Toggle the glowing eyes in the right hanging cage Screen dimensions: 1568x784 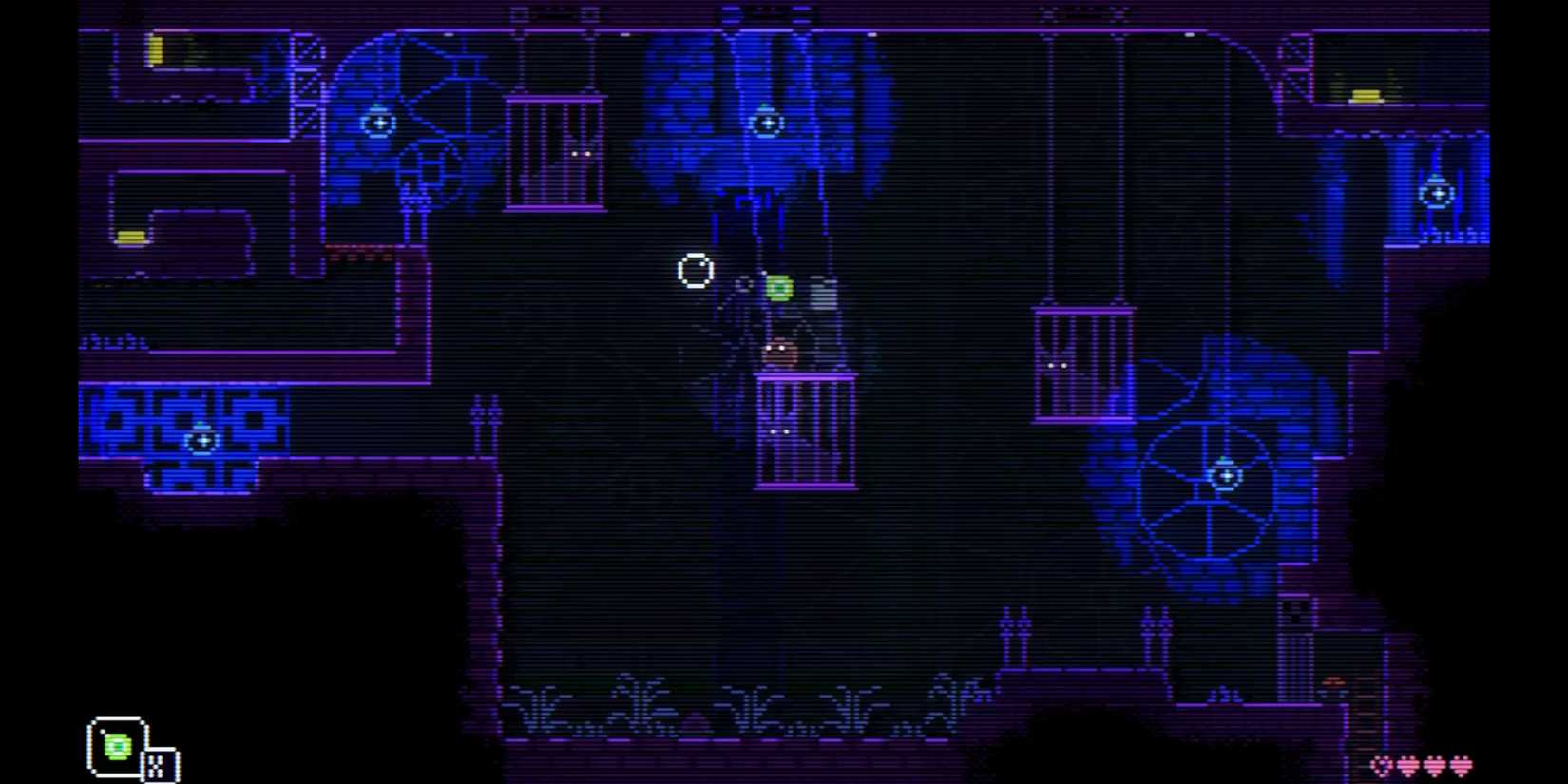[x=1057, y=364]
